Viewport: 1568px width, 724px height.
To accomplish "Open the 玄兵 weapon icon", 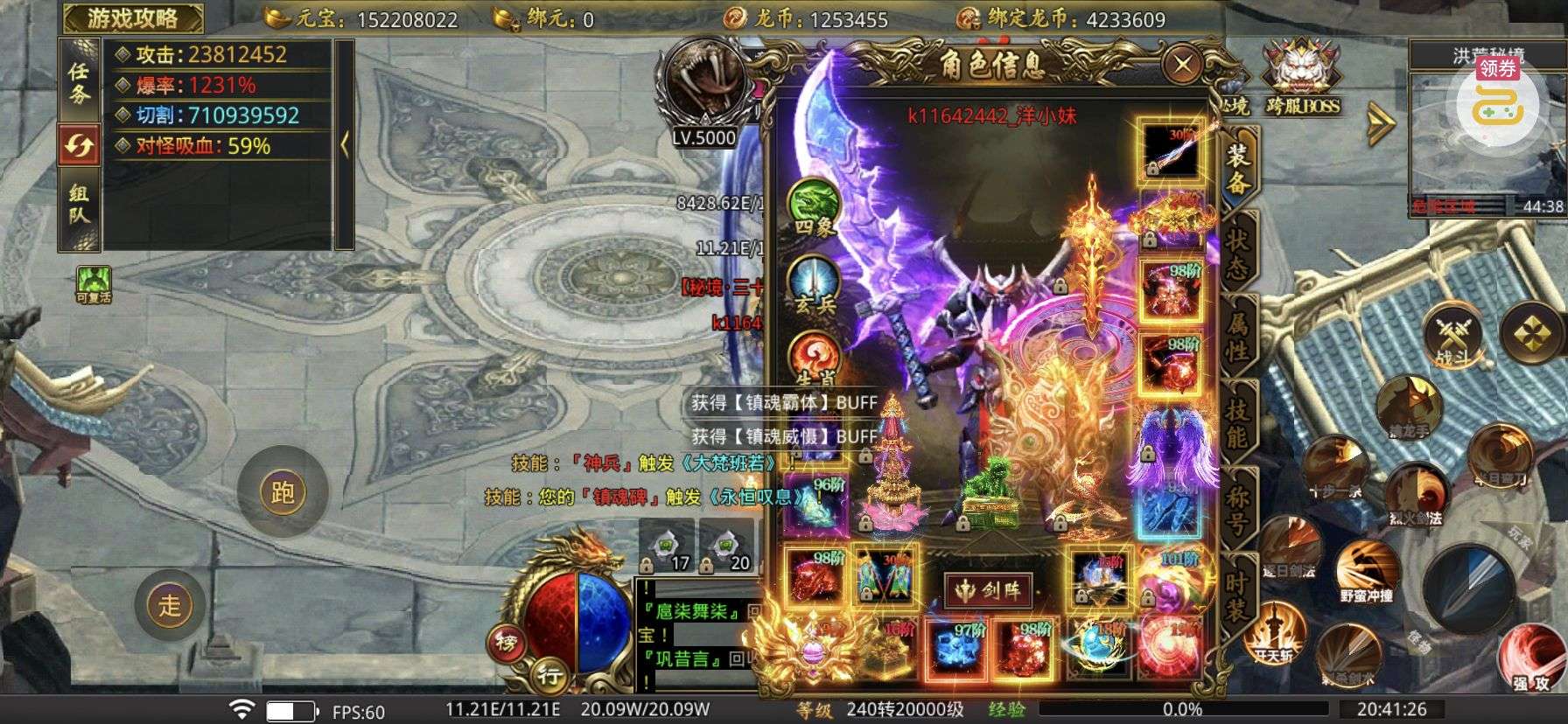I will tap(815, 284).
